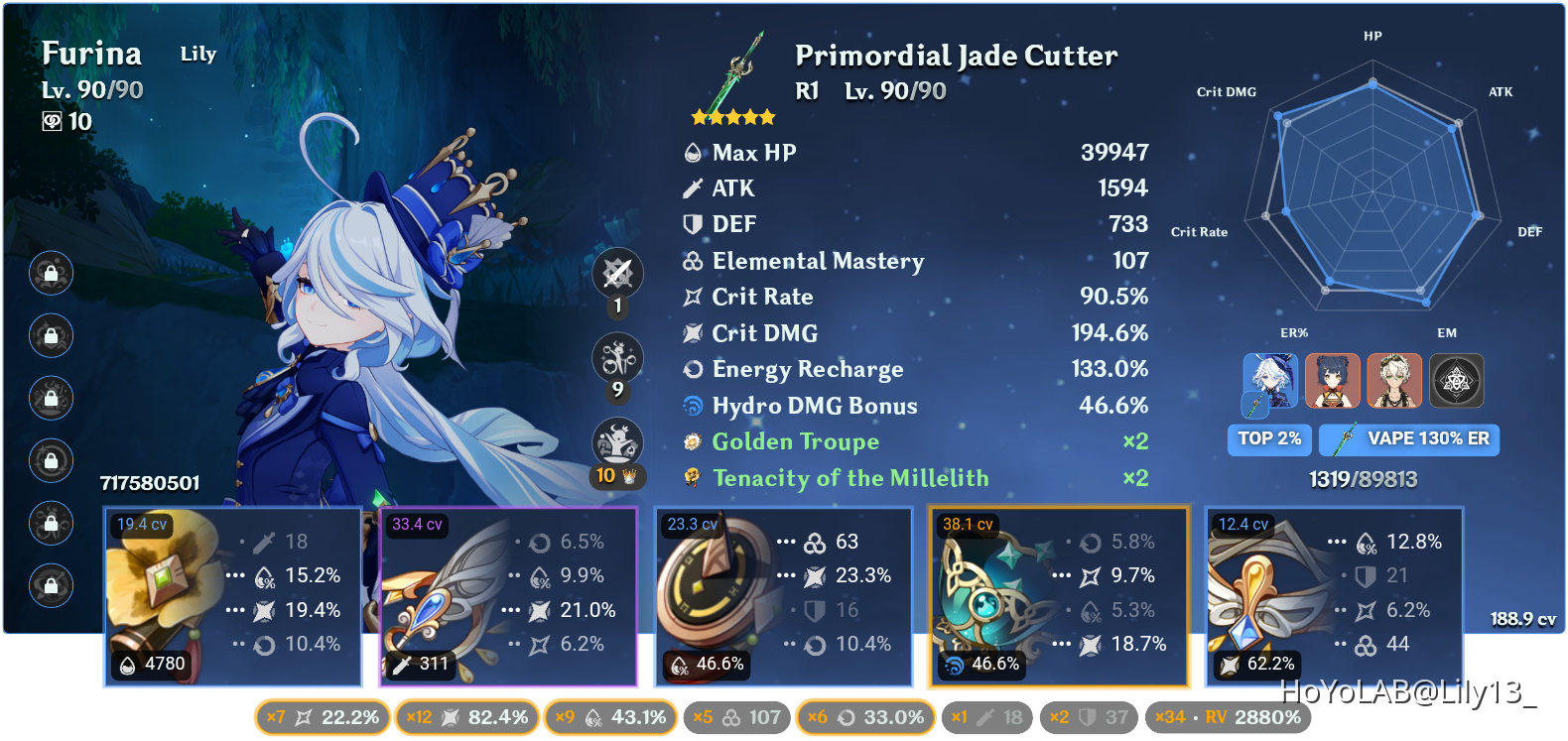1568x741 pixels.
Task: Click the TOP 2% ranking badge
Action: click(x=1269, y=439)
